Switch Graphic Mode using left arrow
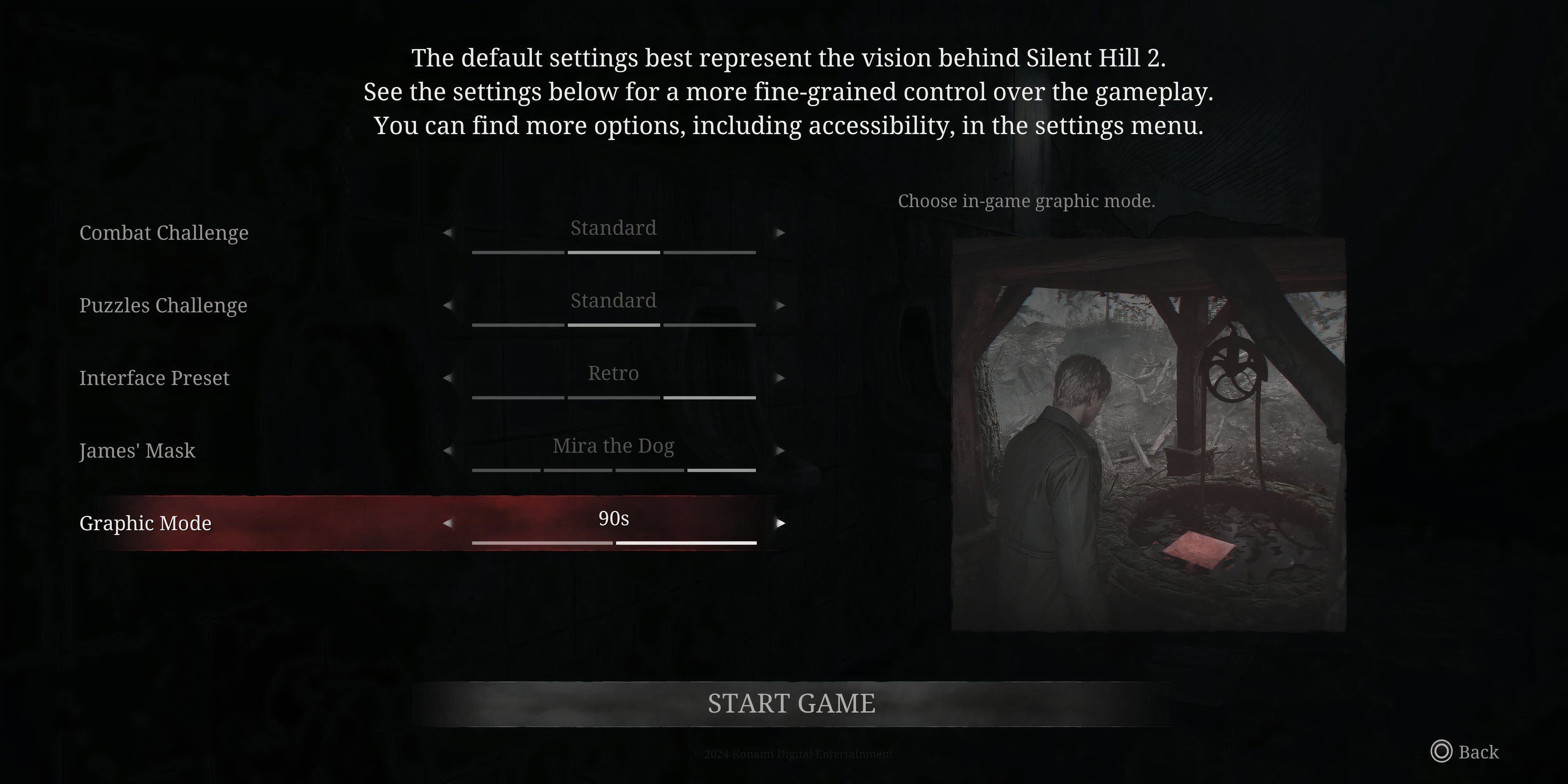This screenshot has height=784, width=1568. (x=447, y=523)
